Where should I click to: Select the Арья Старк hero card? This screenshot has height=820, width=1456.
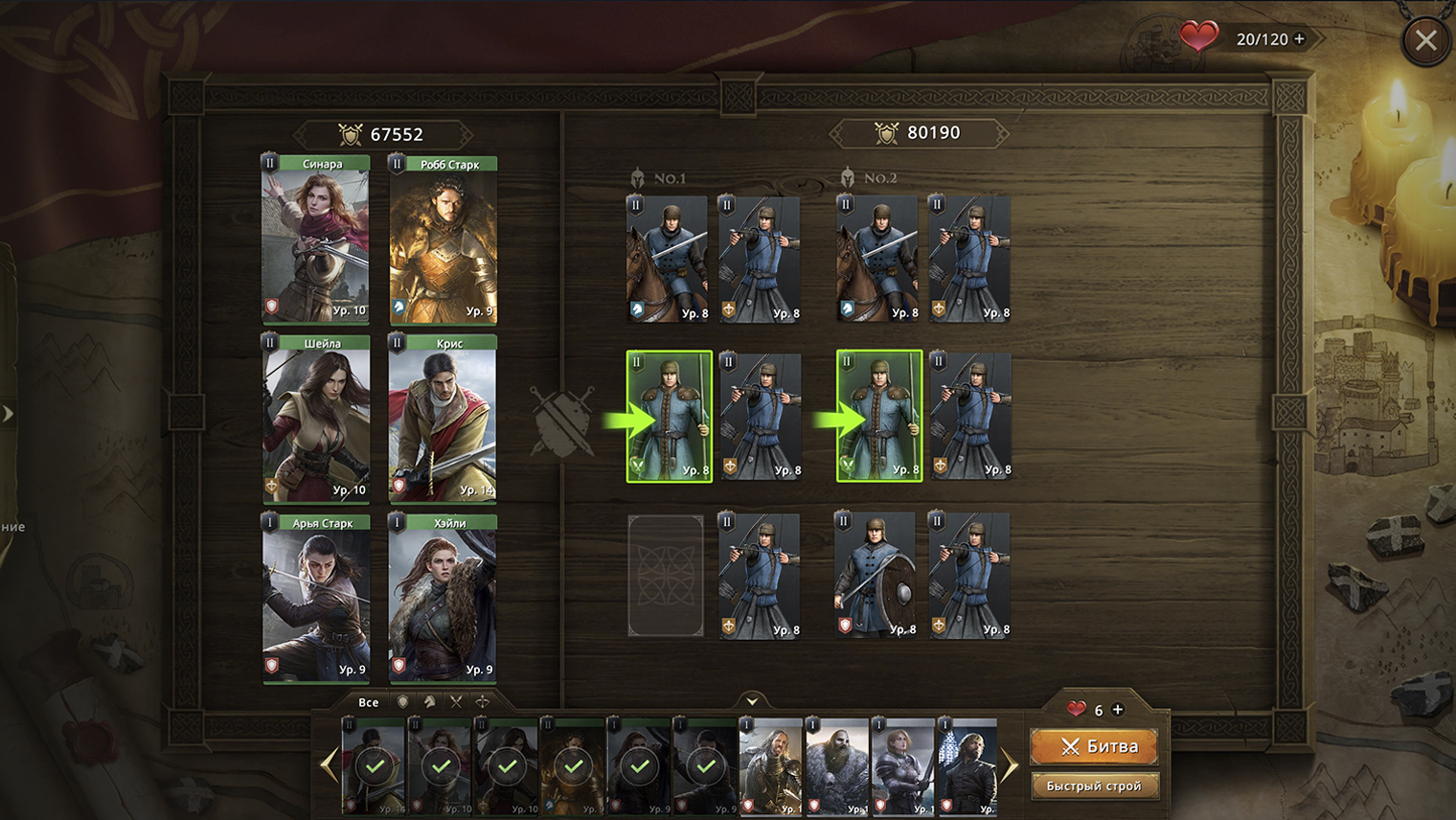[x=316, y=599]
